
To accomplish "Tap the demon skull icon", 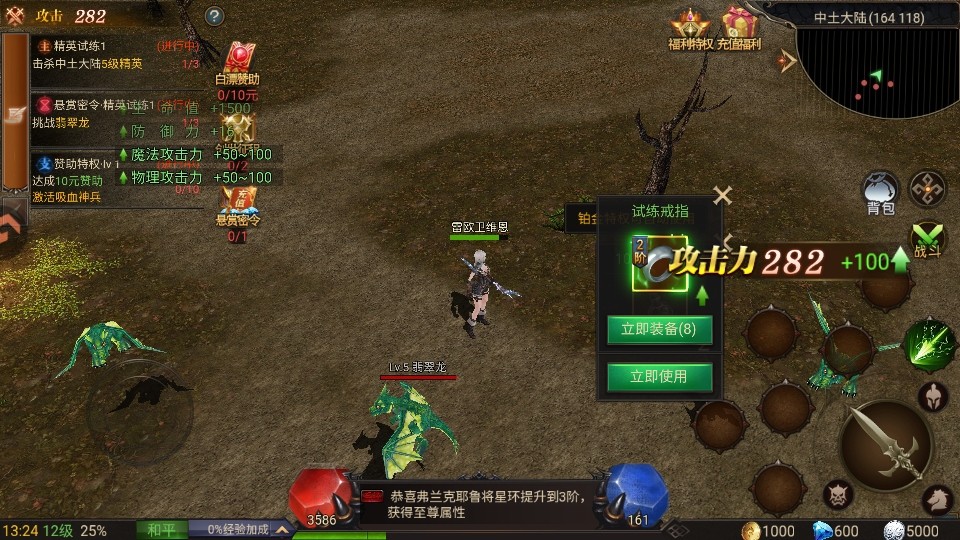I will 838,494.
